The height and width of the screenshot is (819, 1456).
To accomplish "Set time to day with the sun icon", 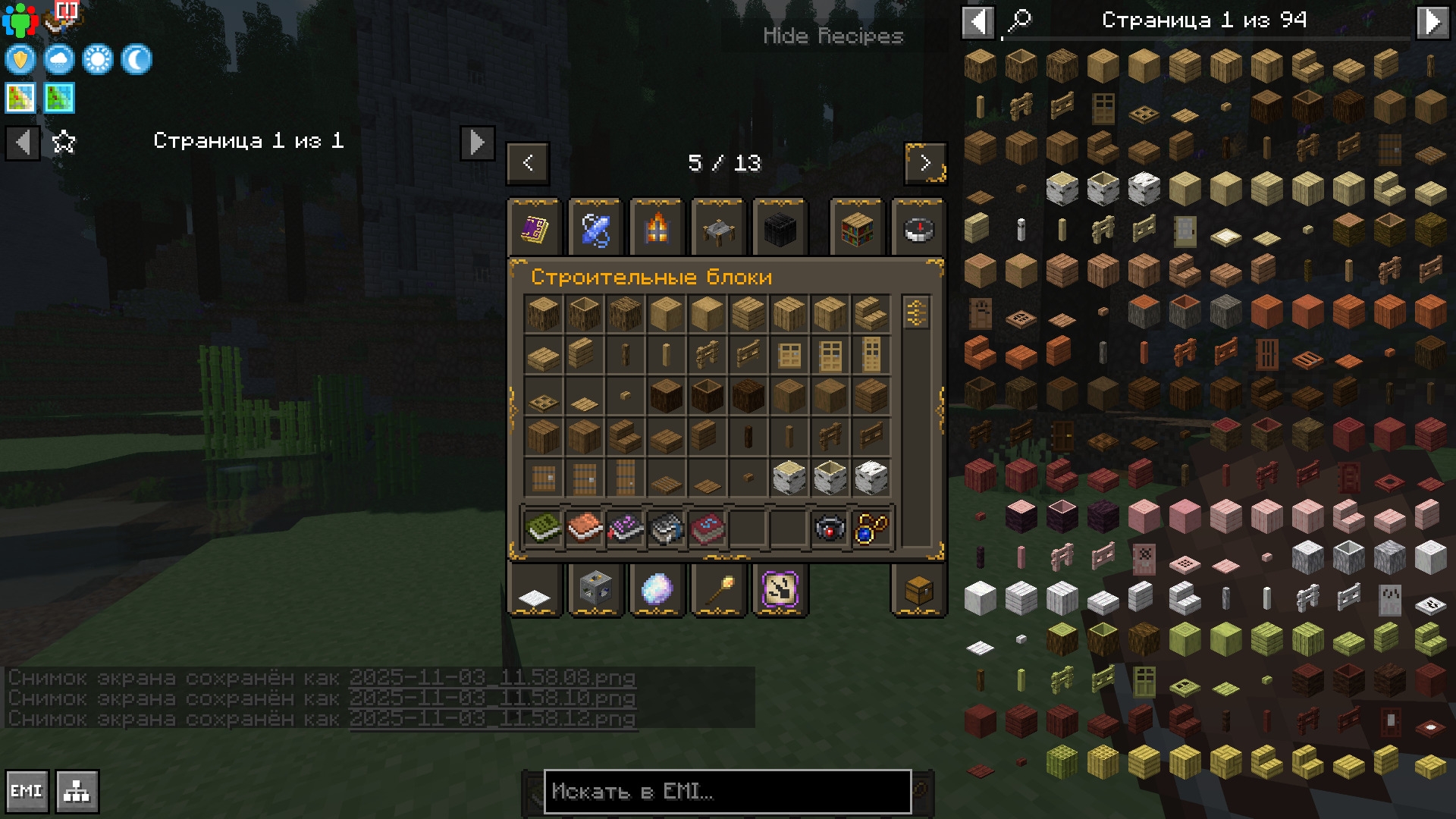I will tap(98, 59).
